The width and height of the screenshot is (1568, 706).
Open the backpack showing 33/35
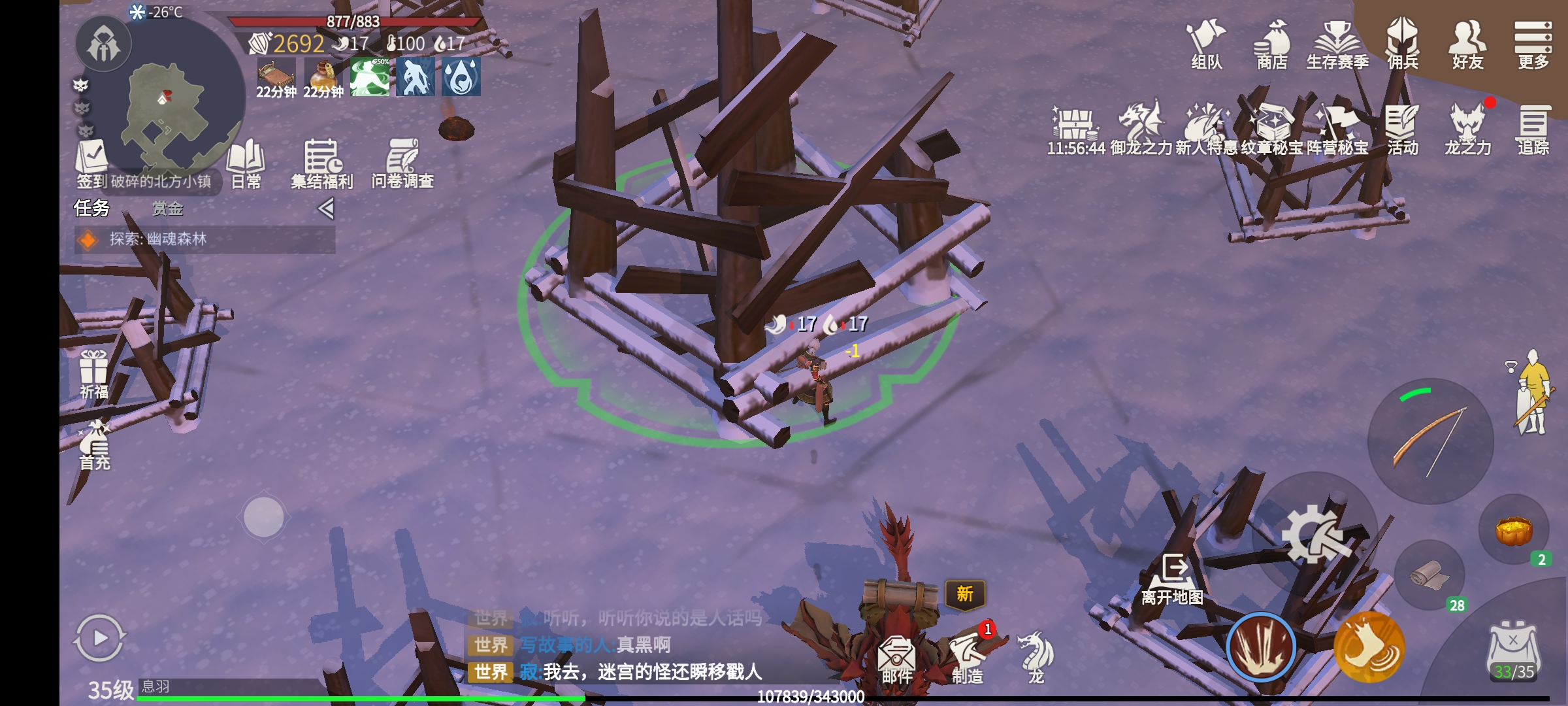1514,652
